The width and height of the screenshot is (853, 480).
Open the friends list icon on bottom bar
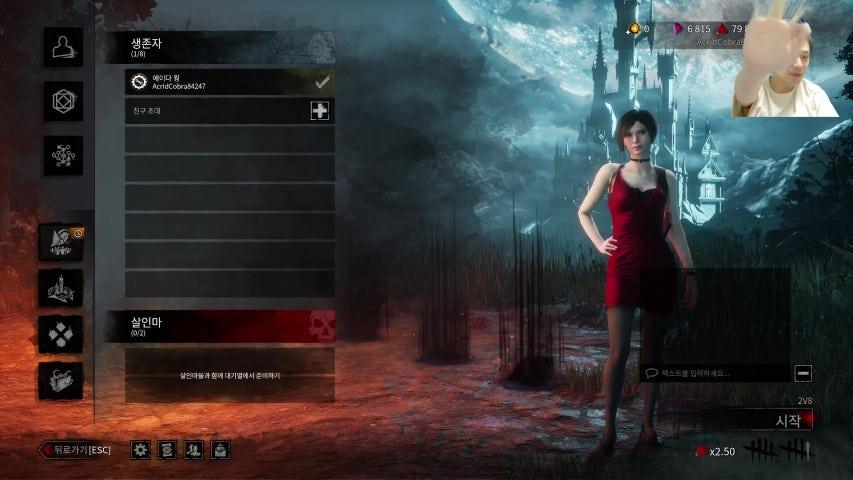194,450
